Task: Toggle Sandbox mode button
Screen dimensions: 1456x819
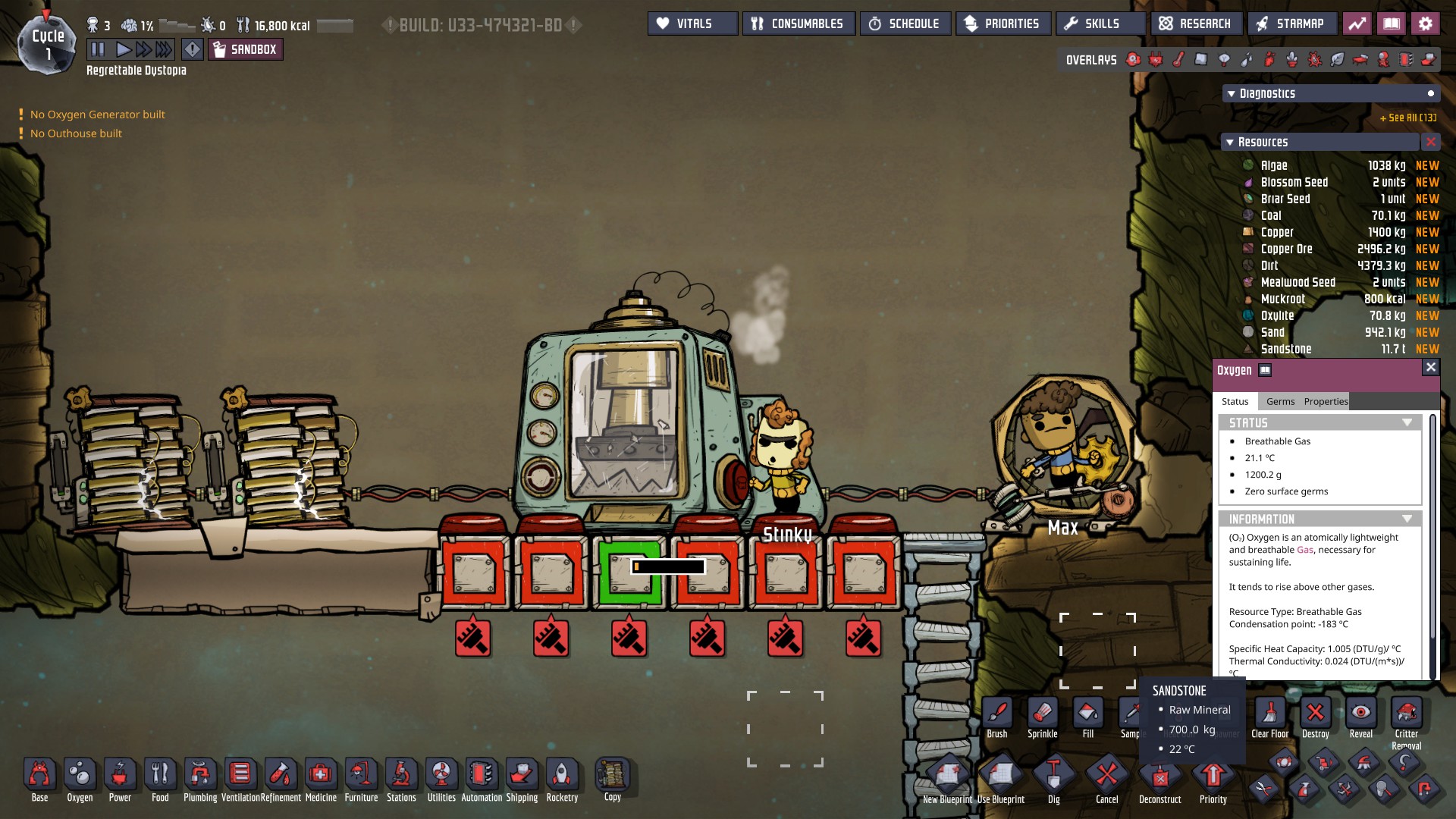Action: (246, 50)
